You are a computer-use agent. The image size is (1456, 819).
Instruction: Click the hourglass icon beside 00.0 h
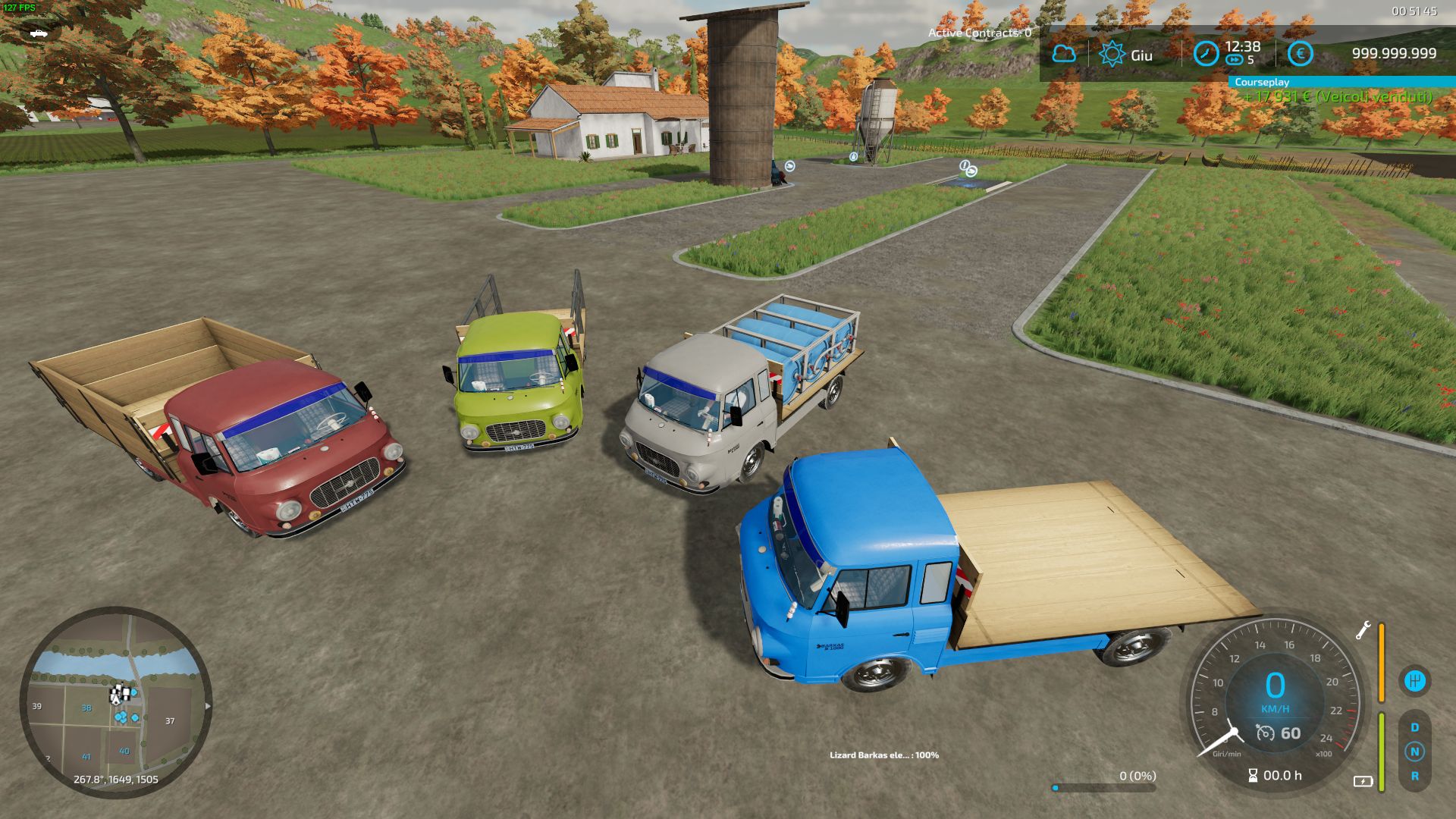pos(1253,775)
